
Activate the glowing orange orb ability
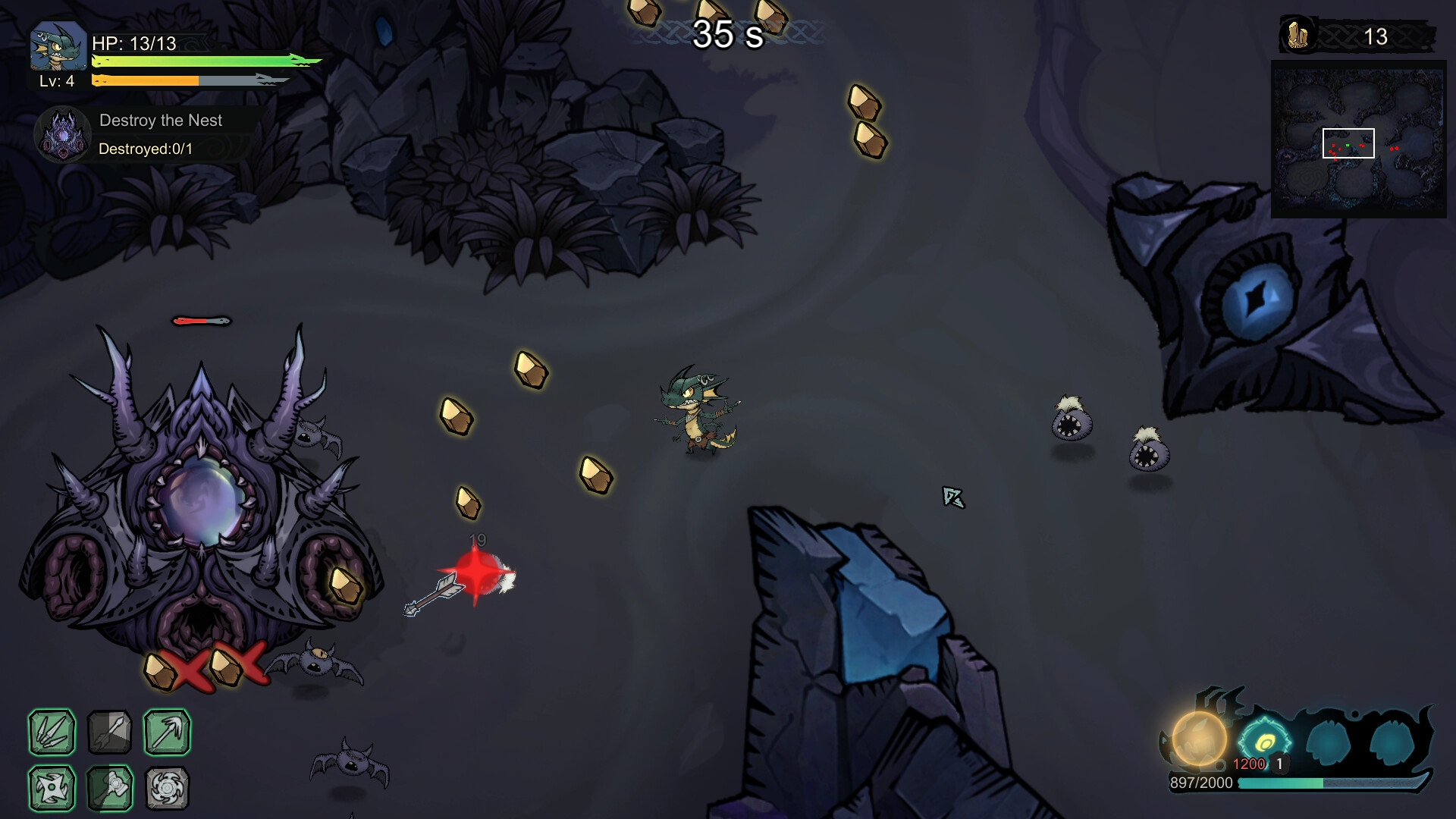(1199, 739)
